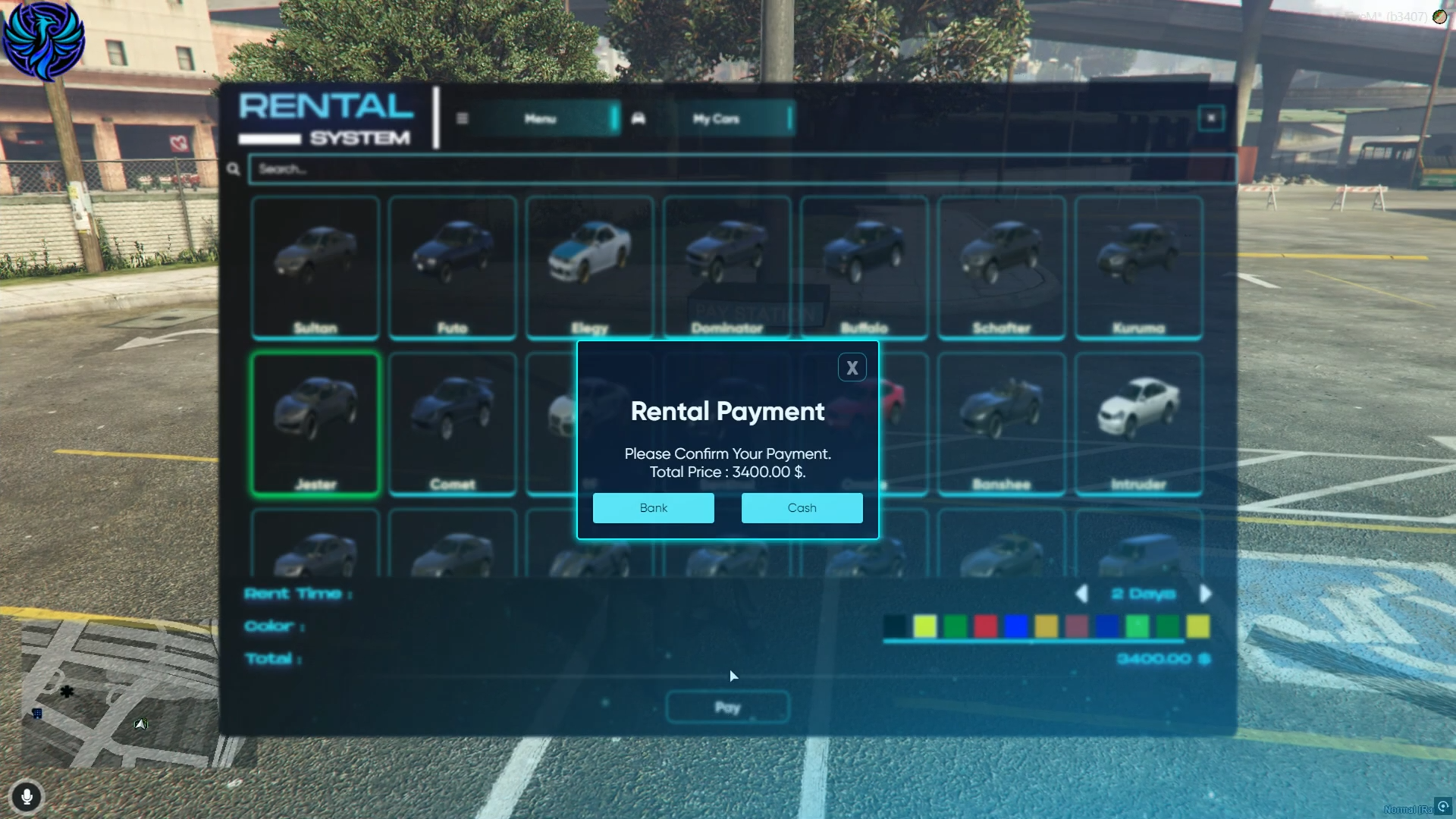The image size is (1456, 819).
Task: Click the microphone icon at bottom left
Action: point(27,797)
